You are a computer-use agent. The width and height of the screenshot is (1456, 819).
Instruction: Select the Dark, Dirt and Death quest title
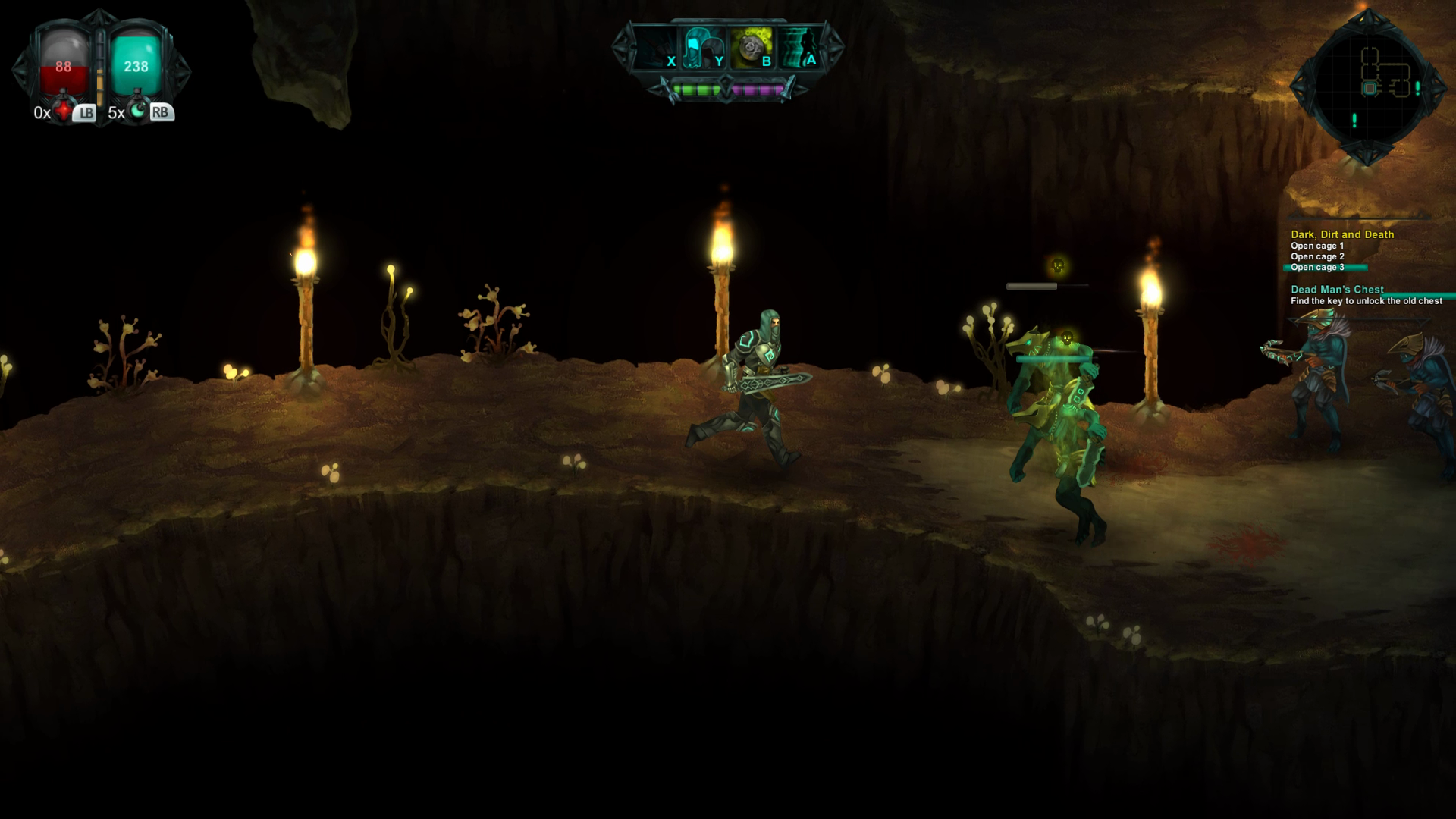pyautogui.click(x=1344, y=235)
